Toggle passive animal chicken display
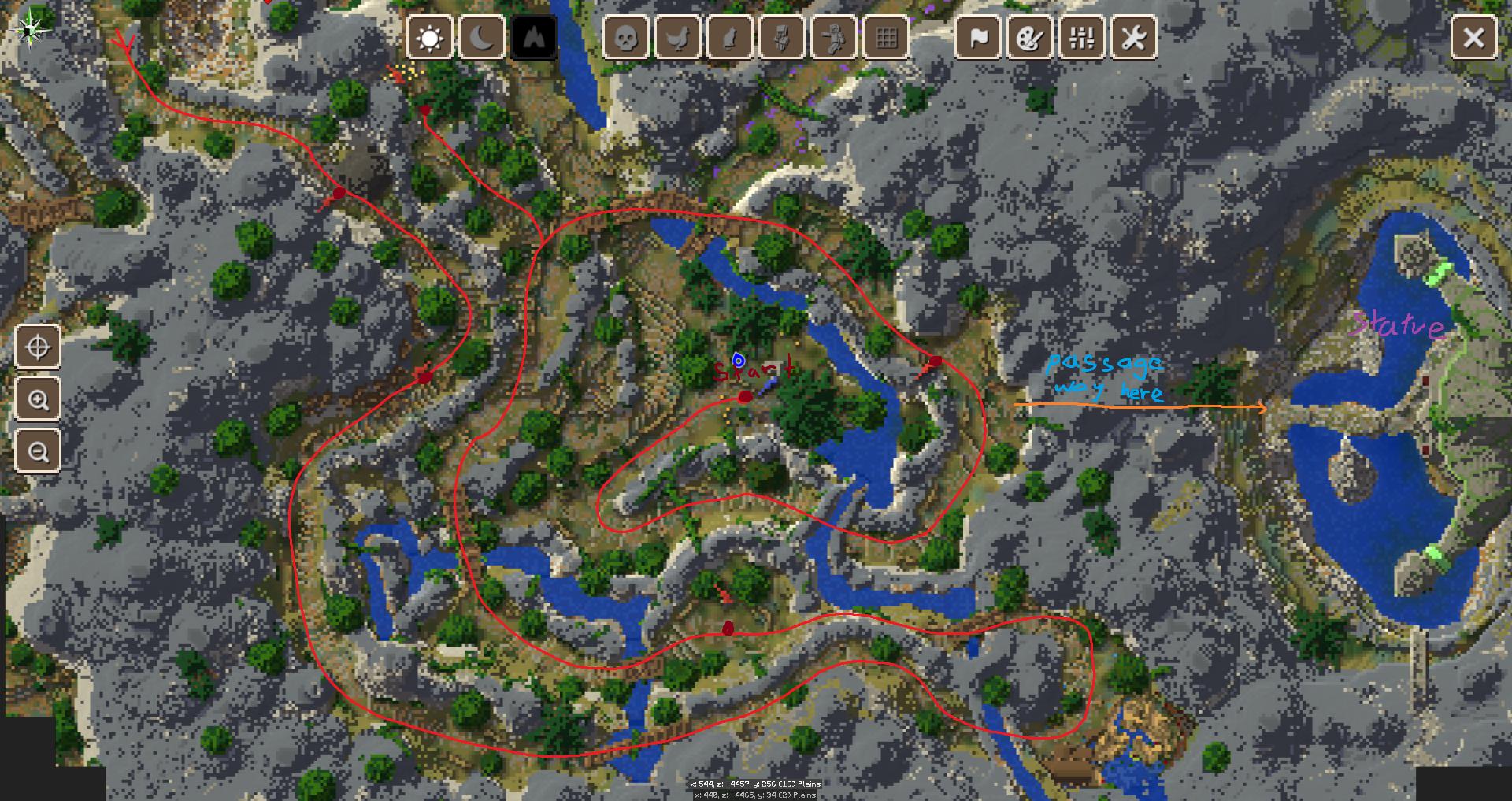The image size is (1512, 801). 677,37
